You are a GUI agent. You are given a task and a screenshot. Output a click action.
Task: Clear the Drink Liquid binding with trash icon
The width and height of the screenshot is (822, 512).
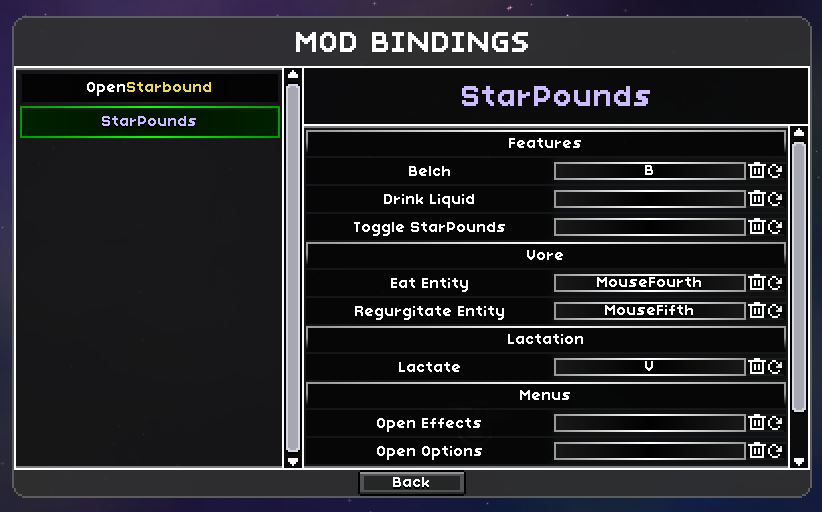click(757, 199)
